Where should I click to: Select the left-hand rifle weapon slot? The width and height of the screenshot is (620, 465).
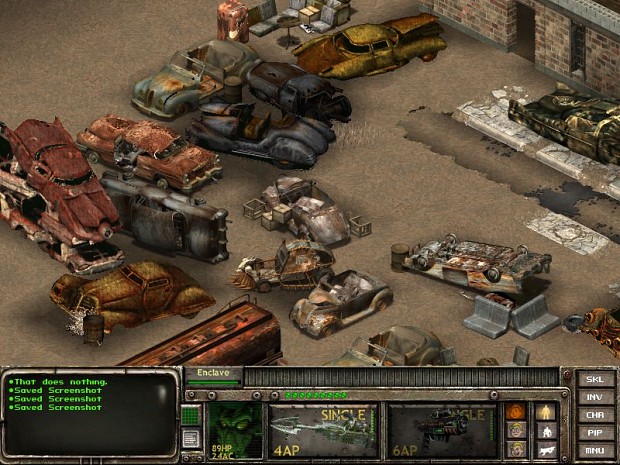(x=323, y=429)
